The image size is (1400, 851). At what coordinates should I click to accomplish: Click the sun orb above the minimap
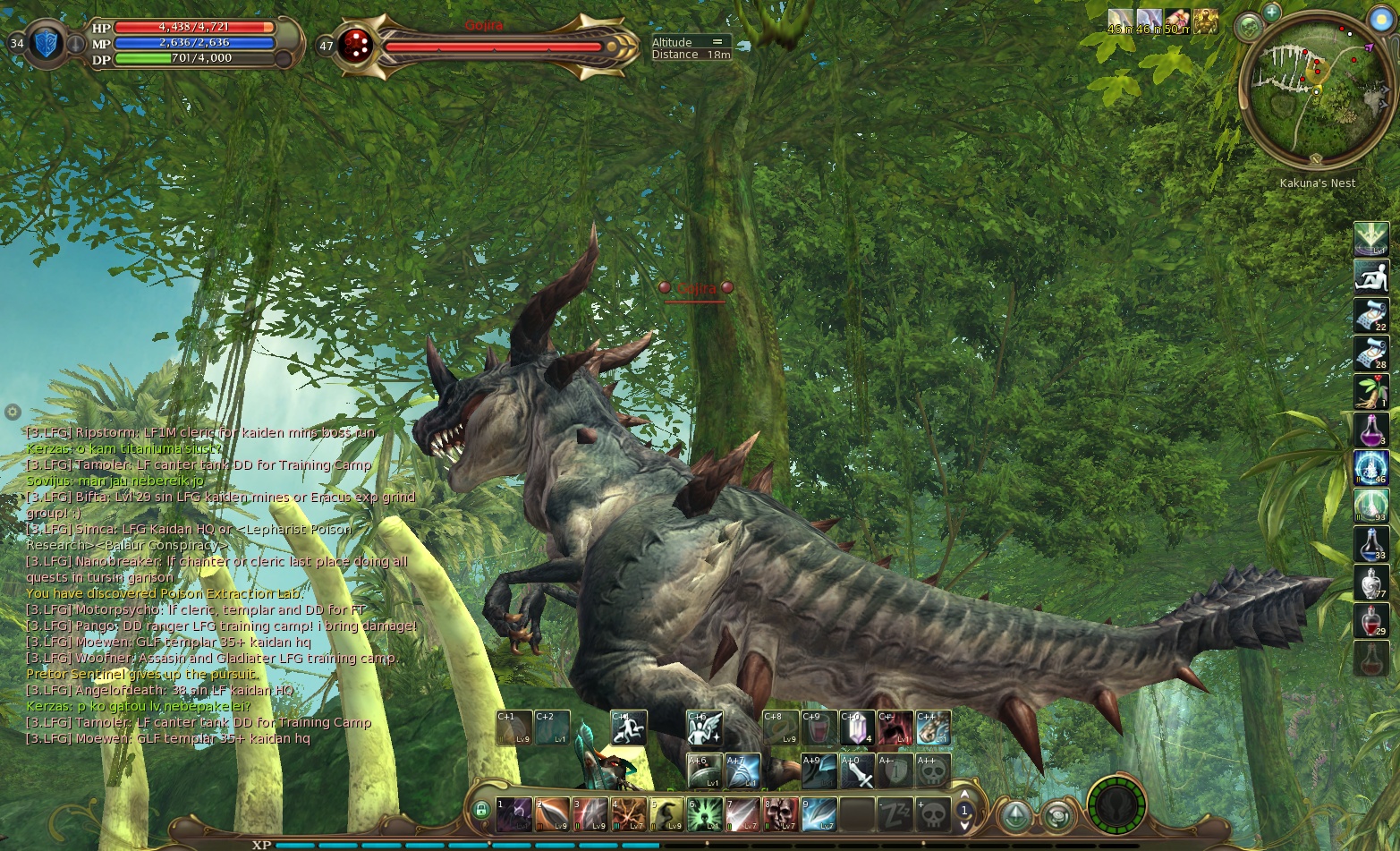1381,20
